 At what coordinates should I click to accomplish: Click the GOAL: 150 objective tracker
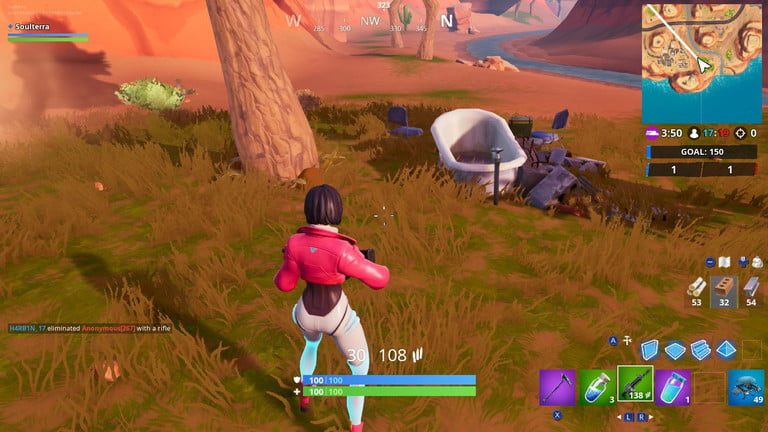(702, 152)
